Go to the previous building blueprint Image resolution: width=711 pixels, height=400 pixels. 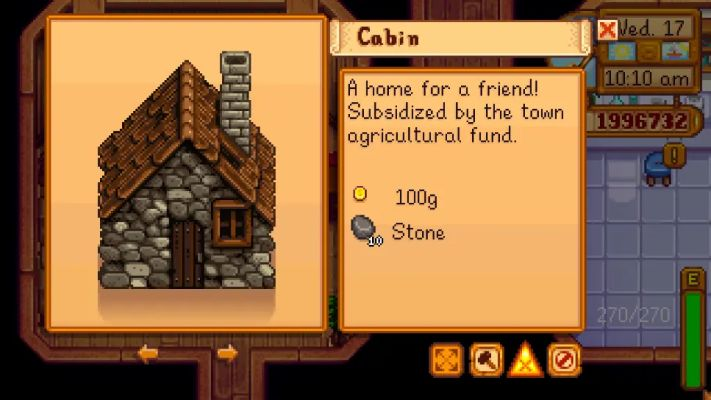tap(148, 353)
